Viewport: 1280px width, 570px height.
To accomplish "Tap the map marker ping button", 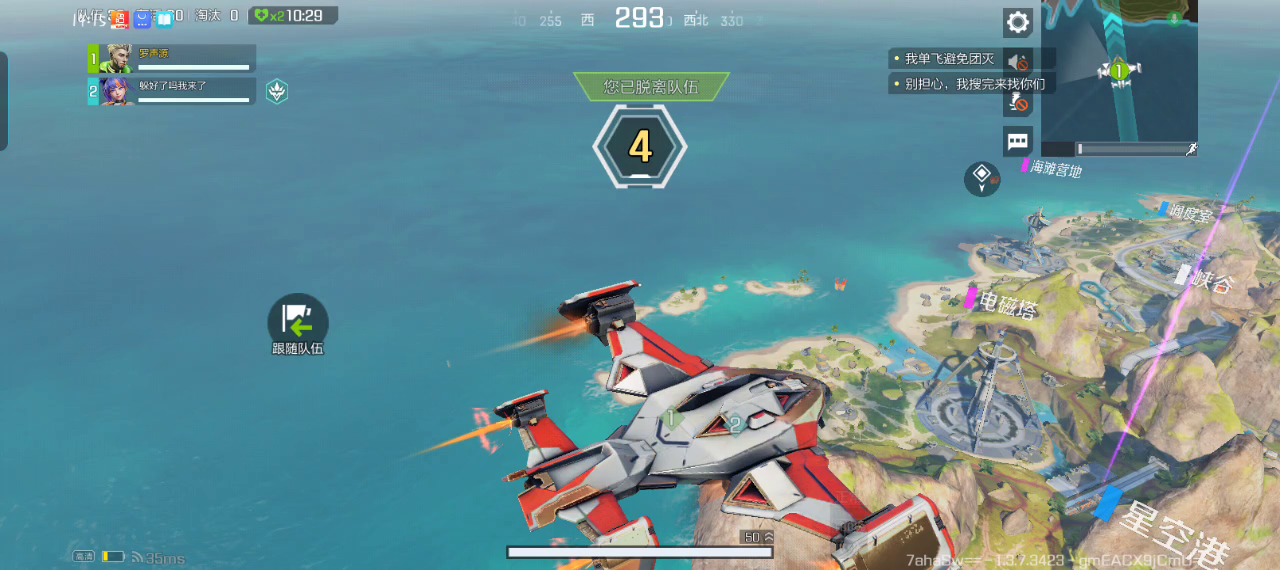I will pos(982,179).
